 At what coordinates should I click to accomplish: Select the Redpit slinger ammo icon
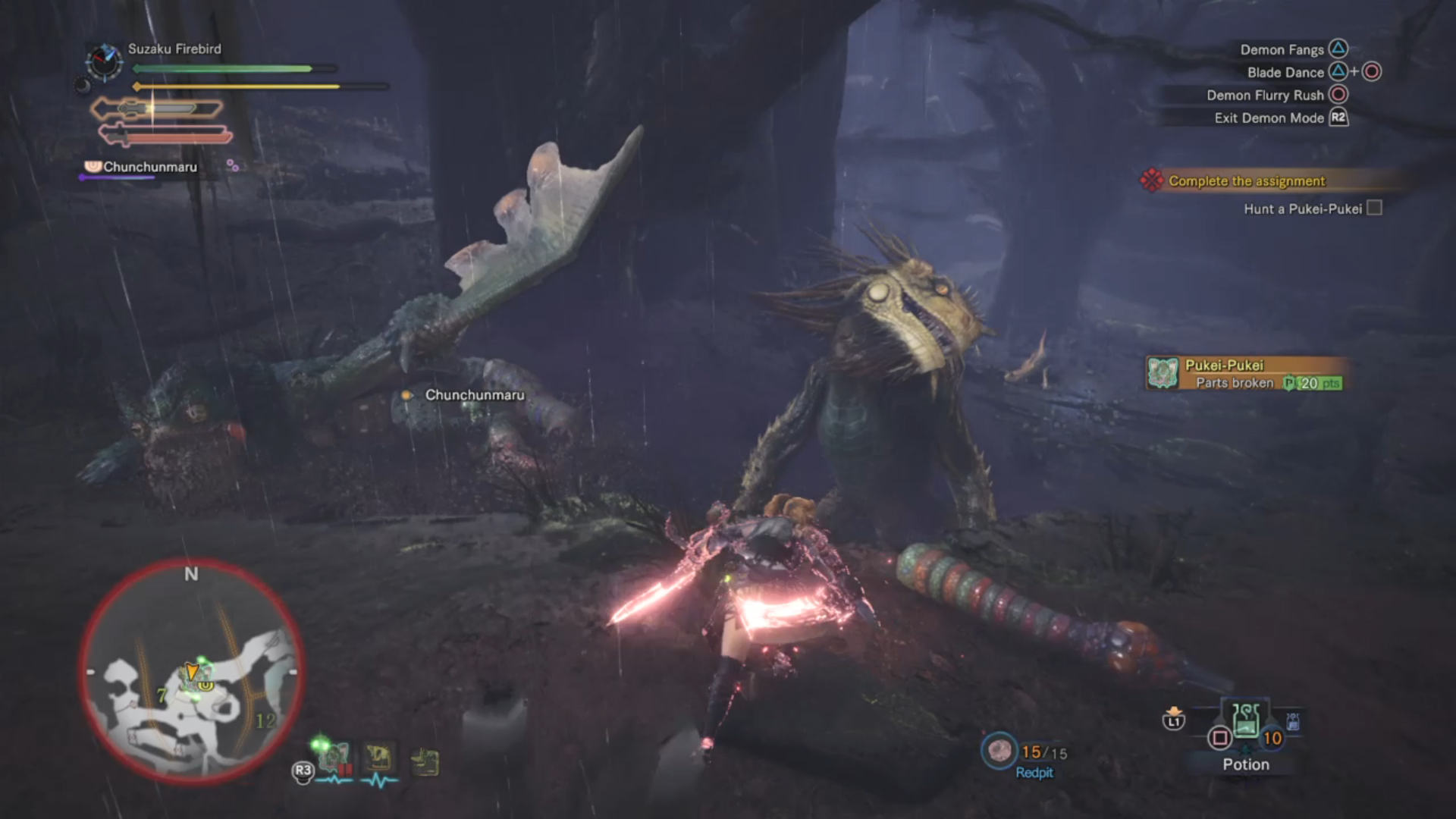(x=999, y=751)
